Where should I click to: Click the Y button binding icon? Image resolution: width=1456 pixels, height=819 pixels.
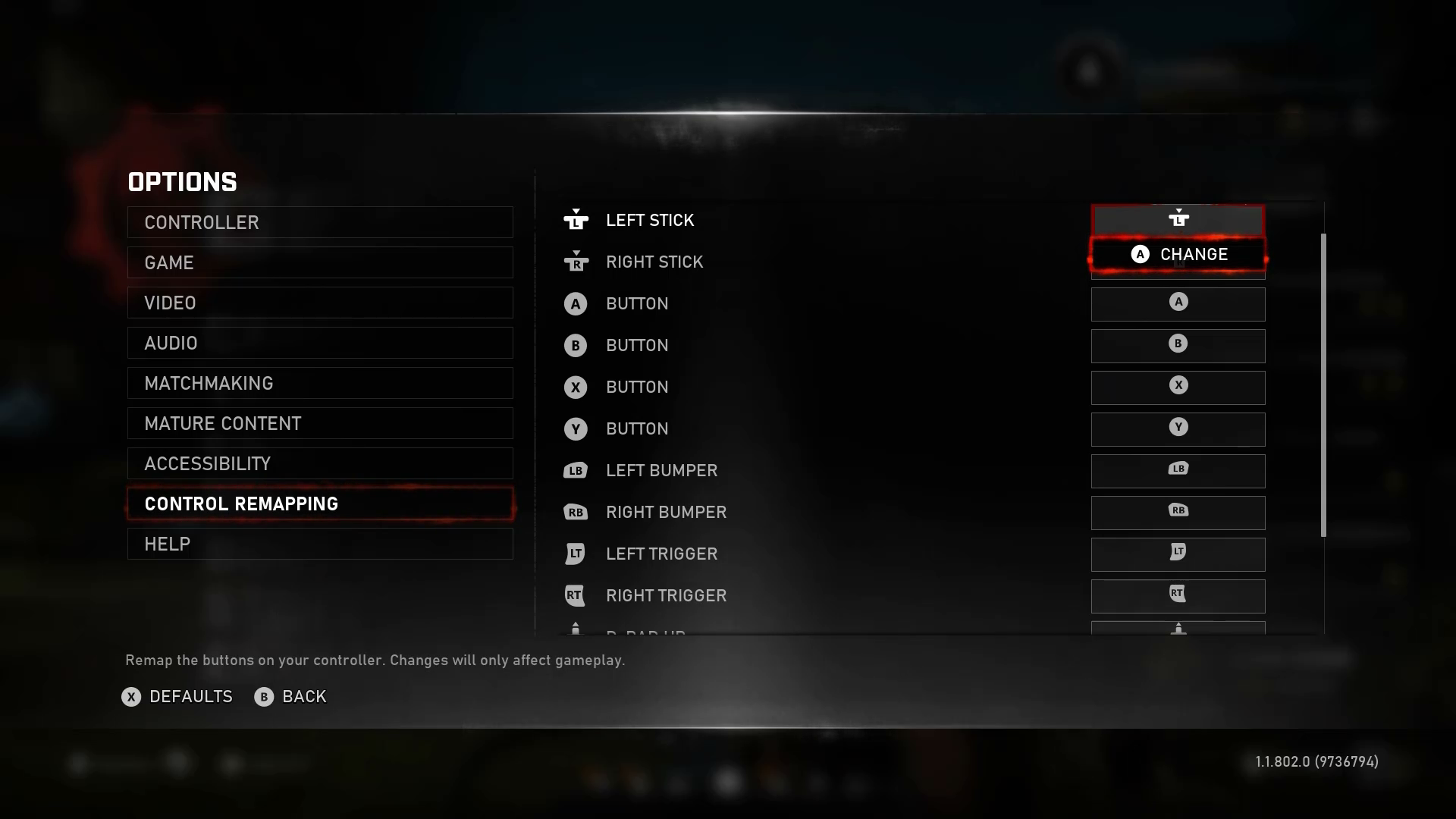(1178, 429)
